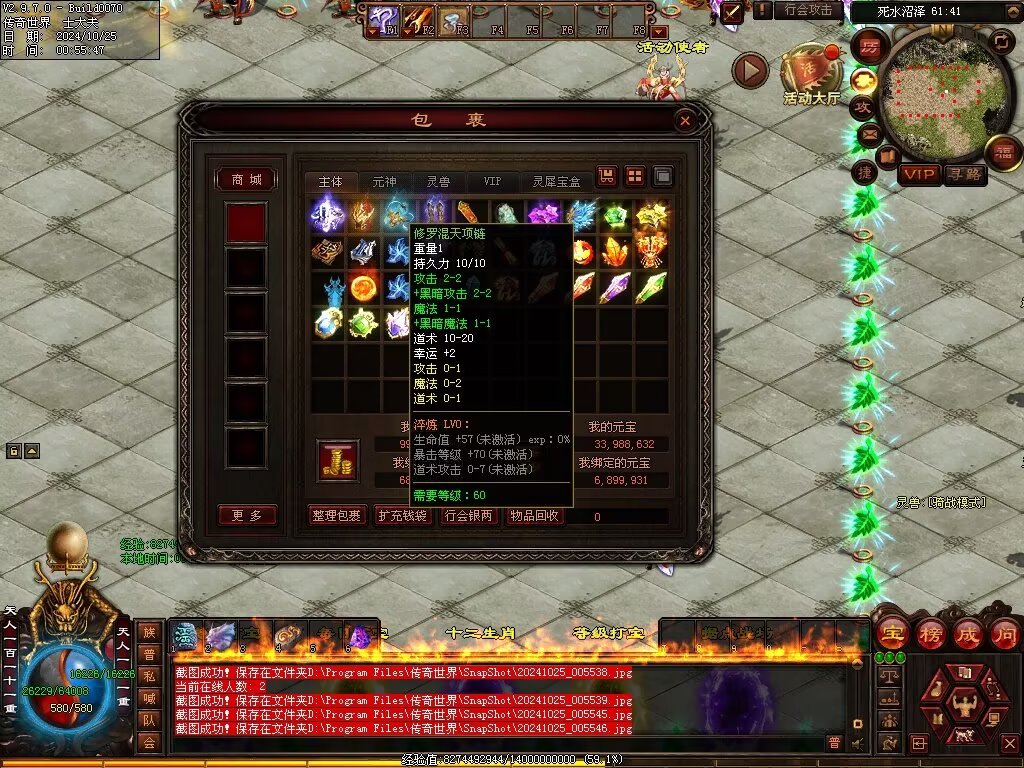Screen dimensions: 1024x768
Task: Close the 包裹 inventory window
Action: click(685, 121)
